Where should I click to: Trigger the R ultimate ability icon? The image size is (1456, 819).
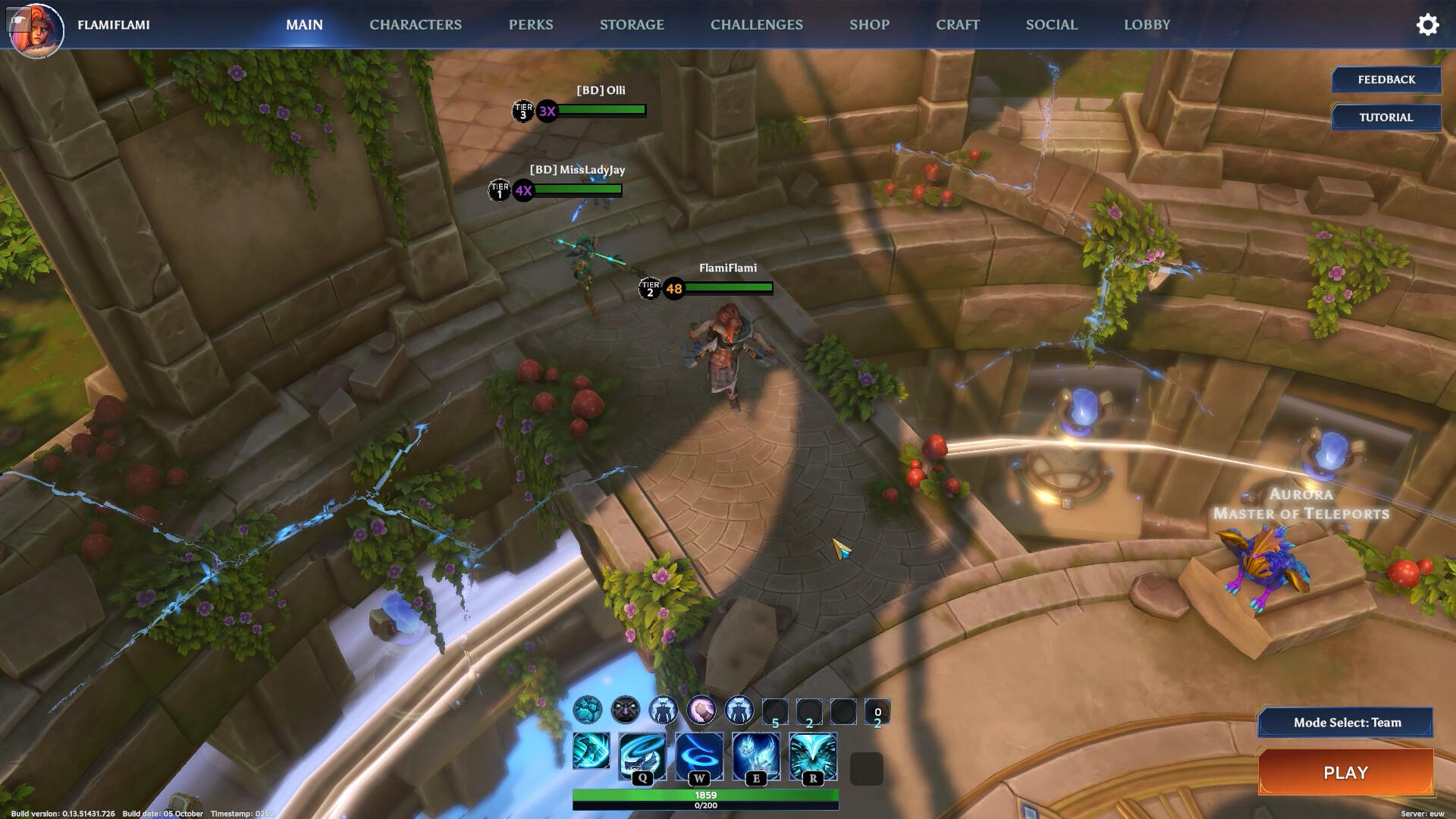[x=813, y=755]
